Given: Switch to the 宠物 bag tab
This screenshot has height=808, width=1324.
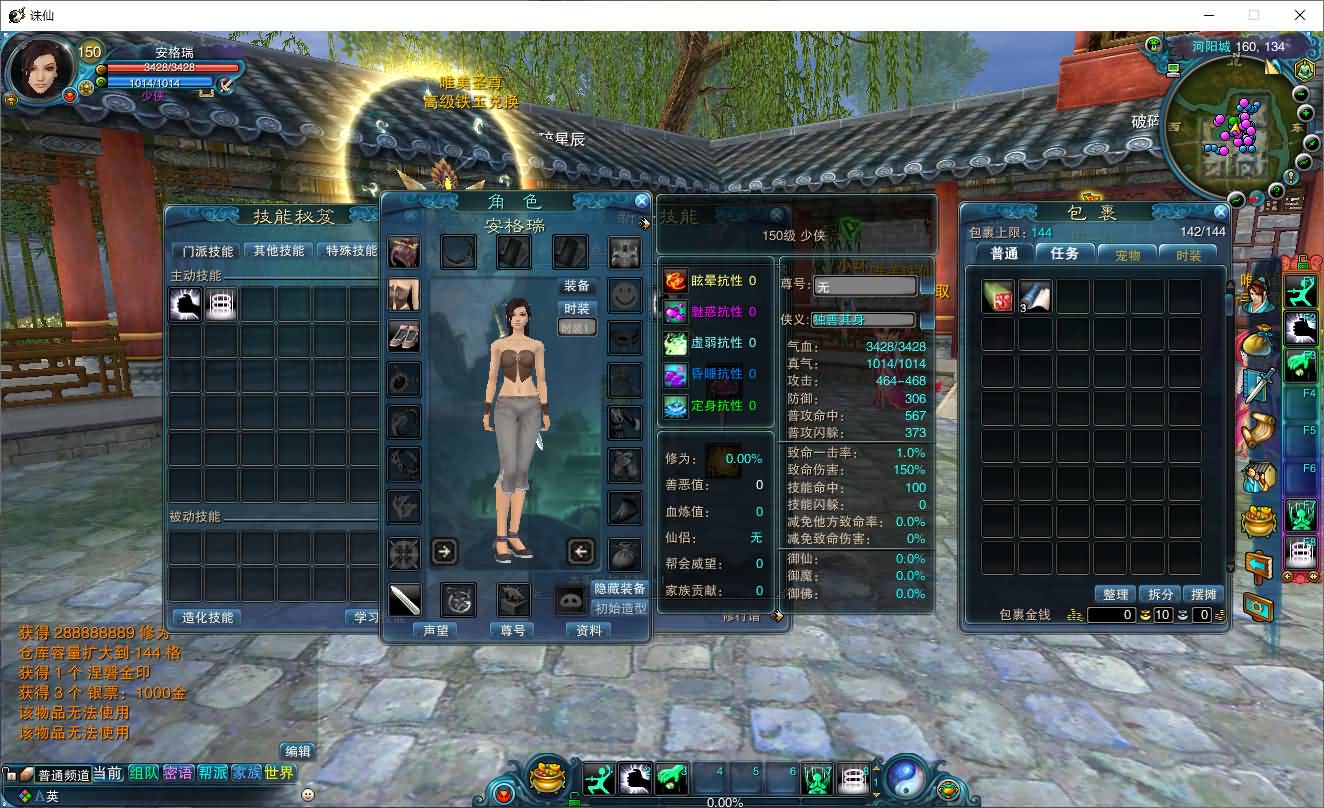Looking at the screenshot, I should (x=1127, y=254).
